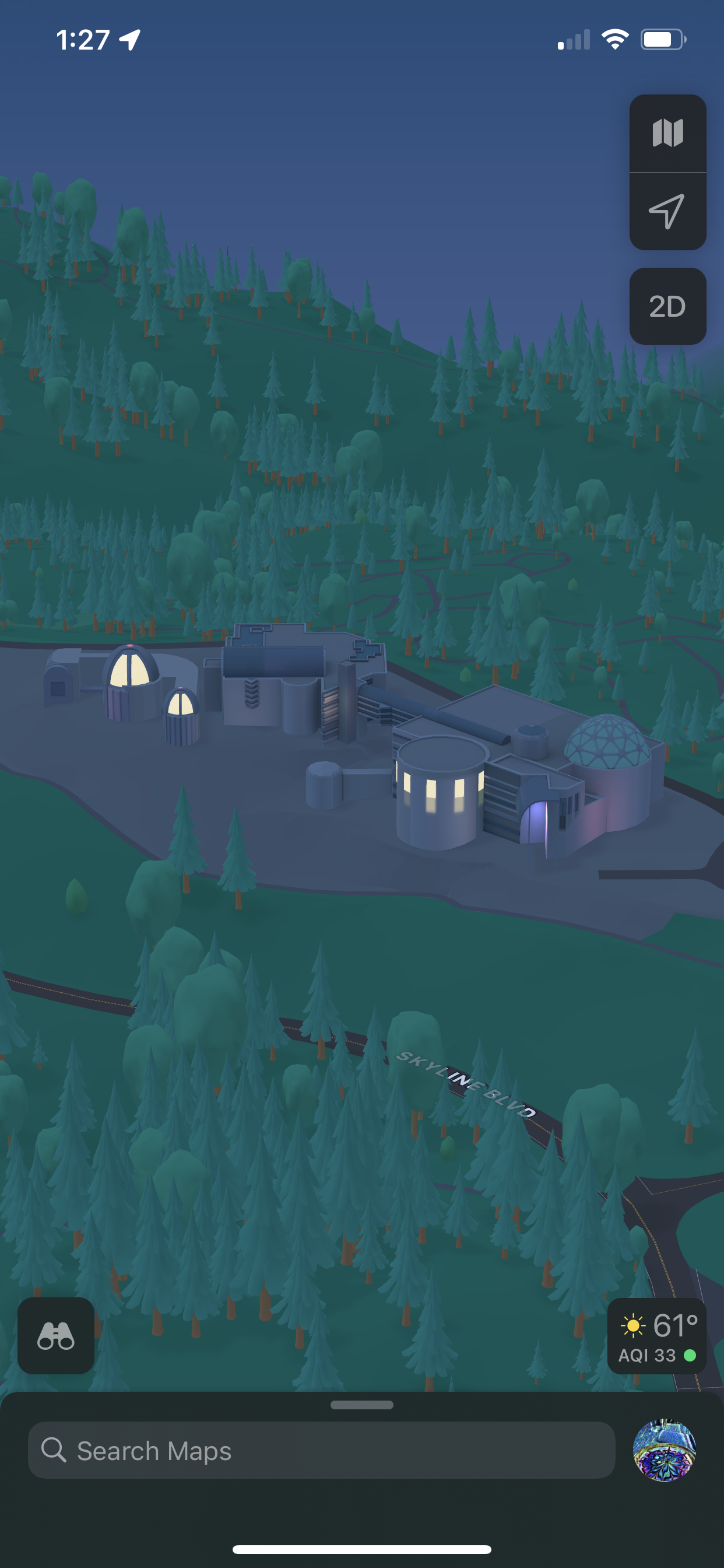Tap the search card grabber handle
Viewport: 724px width, 1568px height.
(362, 1405)
